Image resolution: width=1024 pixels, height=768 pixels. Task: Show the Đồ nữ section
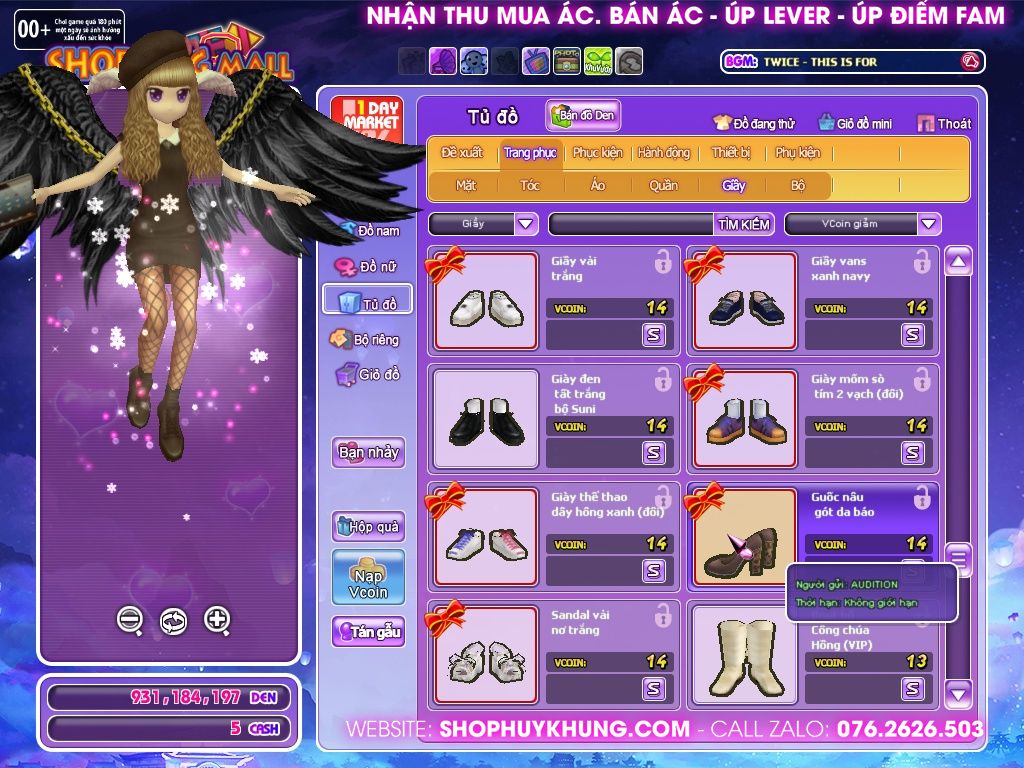368,267
